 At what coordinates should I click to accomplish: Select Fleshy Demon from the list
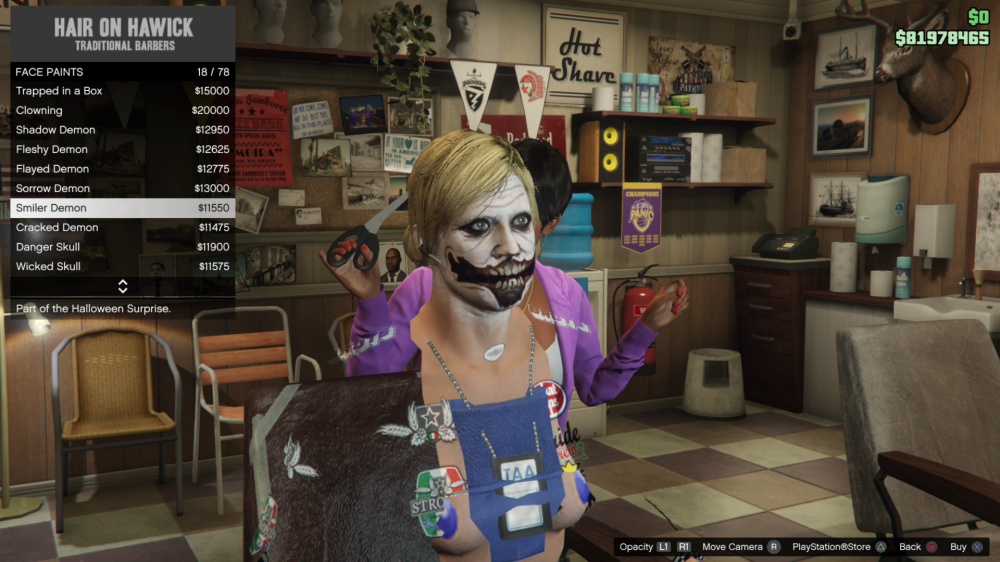pos(122,150)
